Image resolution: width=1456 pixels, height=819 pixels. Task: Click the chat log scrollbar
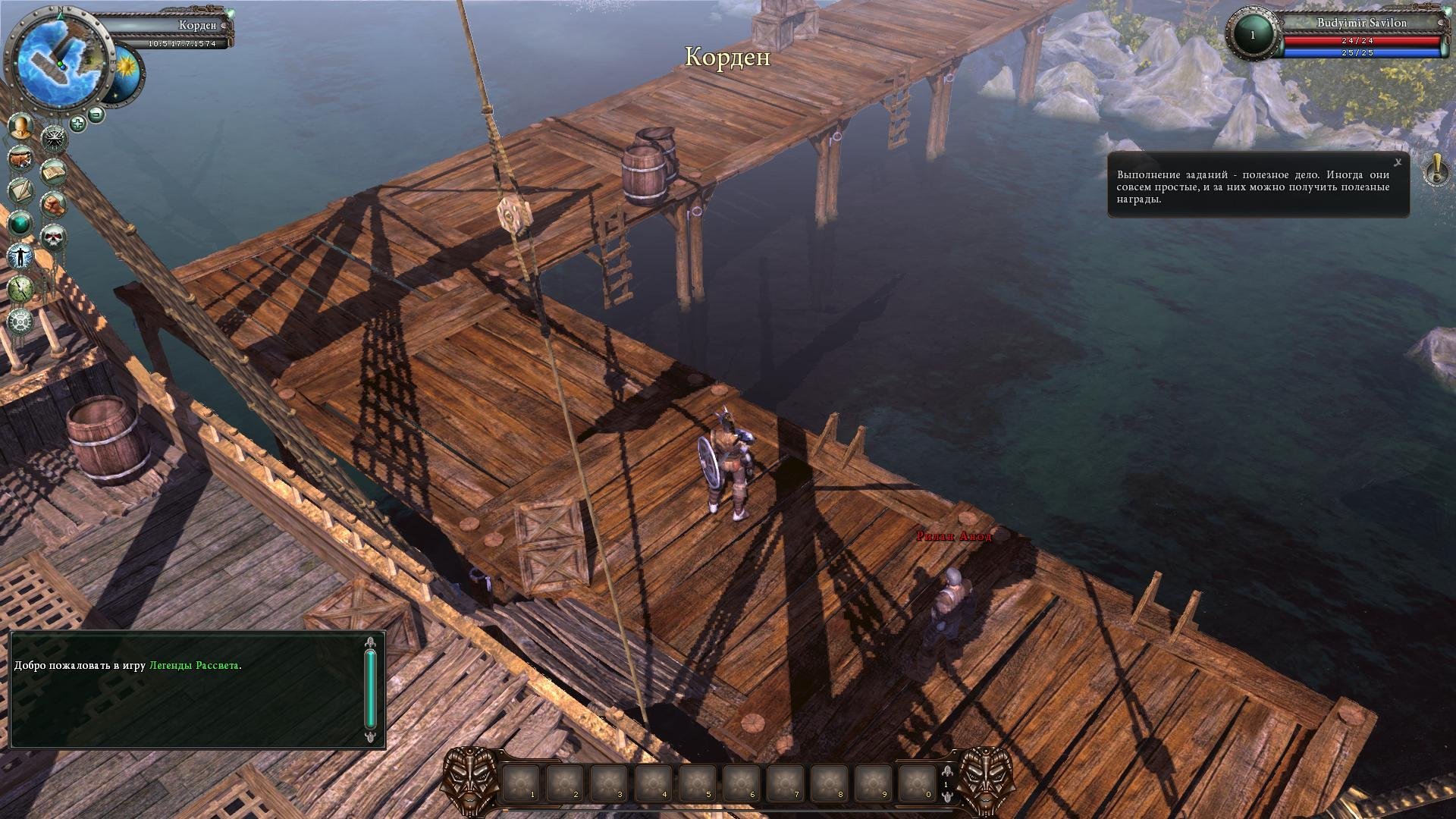[x=370, y=689]
